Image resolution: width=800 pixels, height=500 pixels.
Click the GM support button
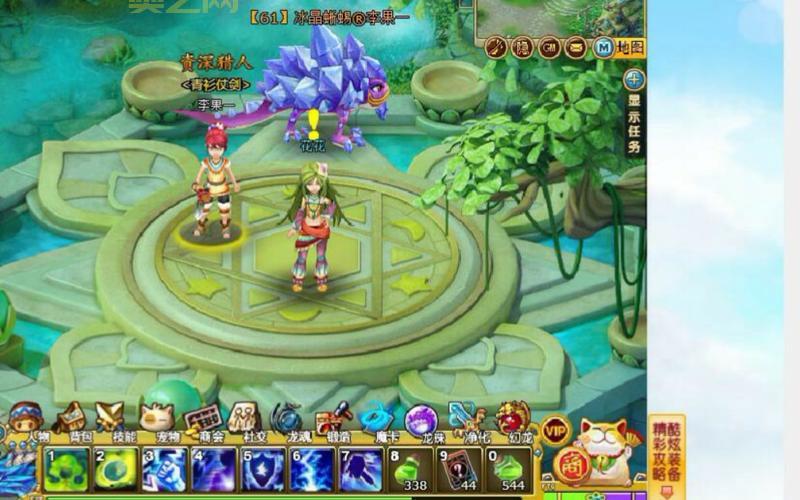click(x=549, y=47)
